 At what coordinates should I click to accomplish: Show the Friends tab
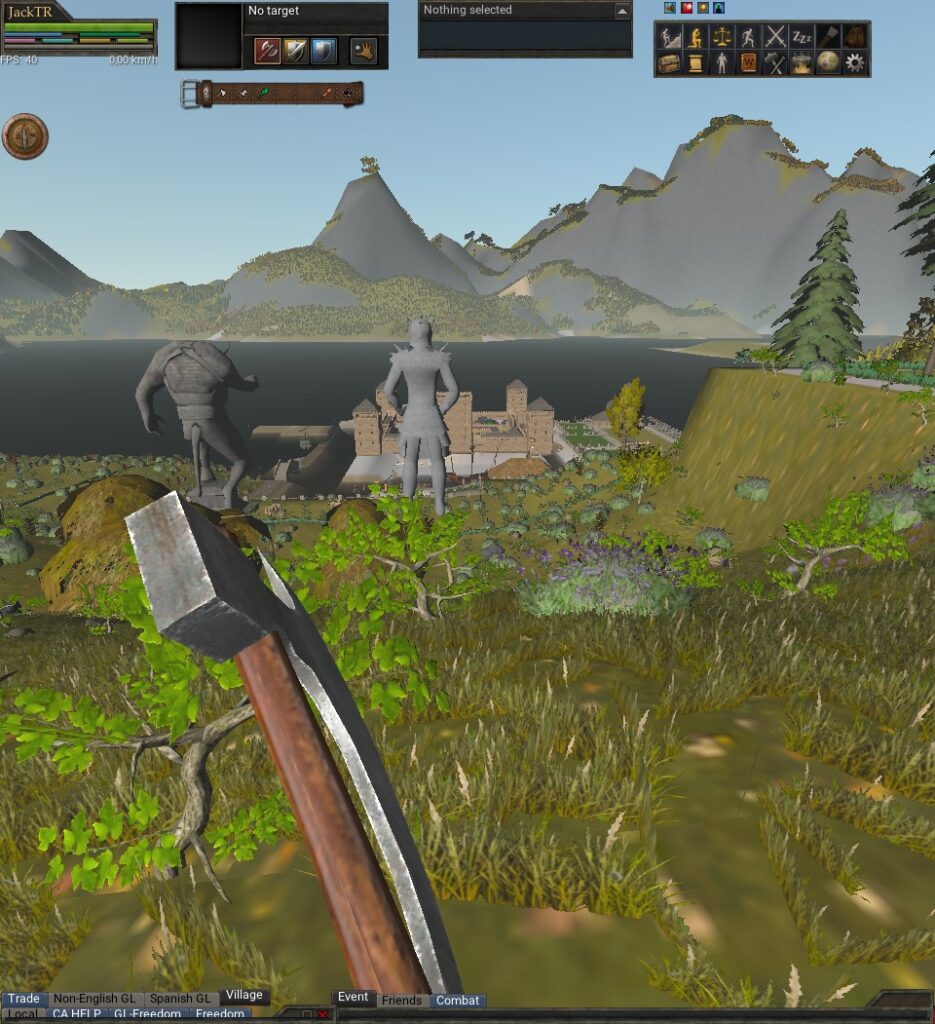point(402,1000)
